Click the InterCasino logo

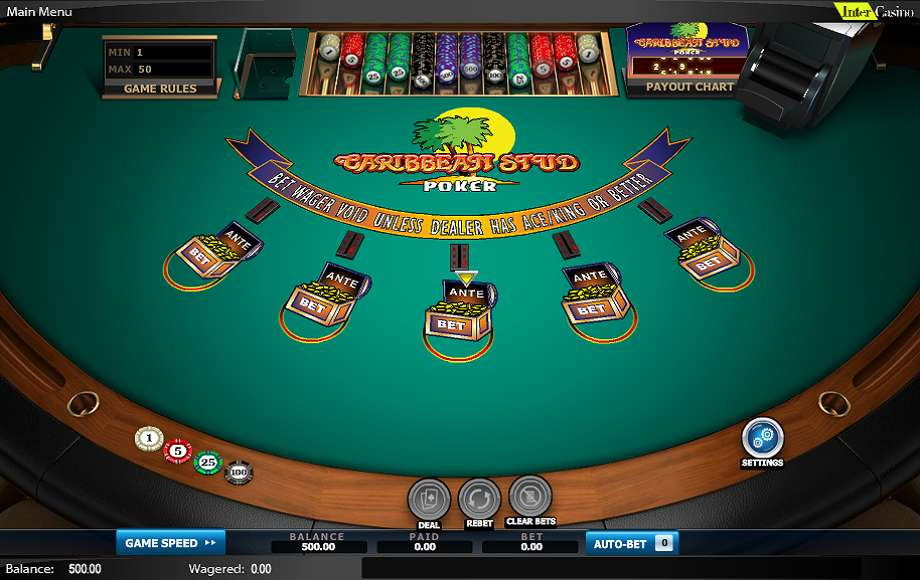(873, 11)
